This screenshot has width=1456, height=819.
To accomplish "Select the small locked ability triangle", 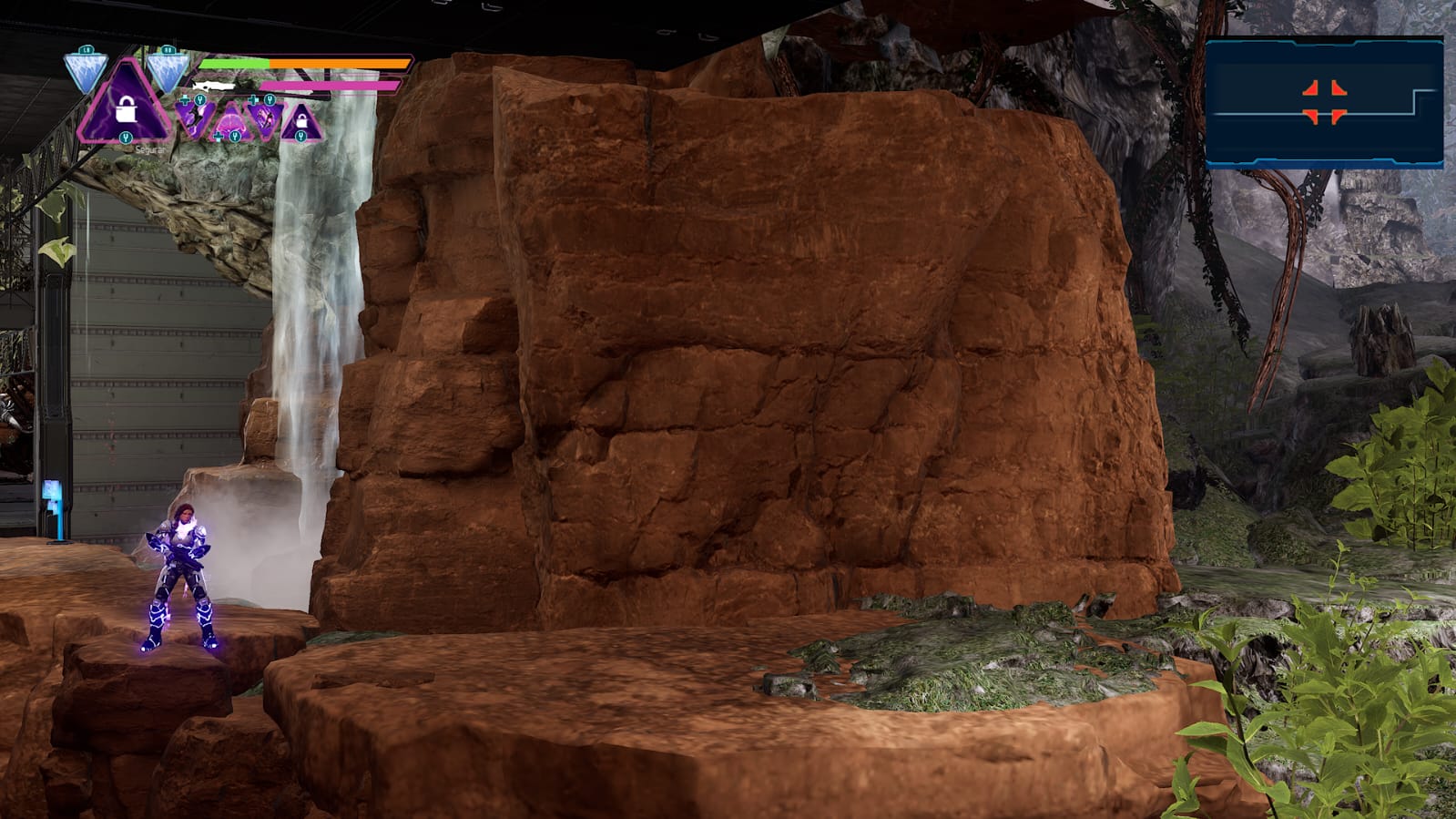I will pyautogui.click(x=300, y=122).
